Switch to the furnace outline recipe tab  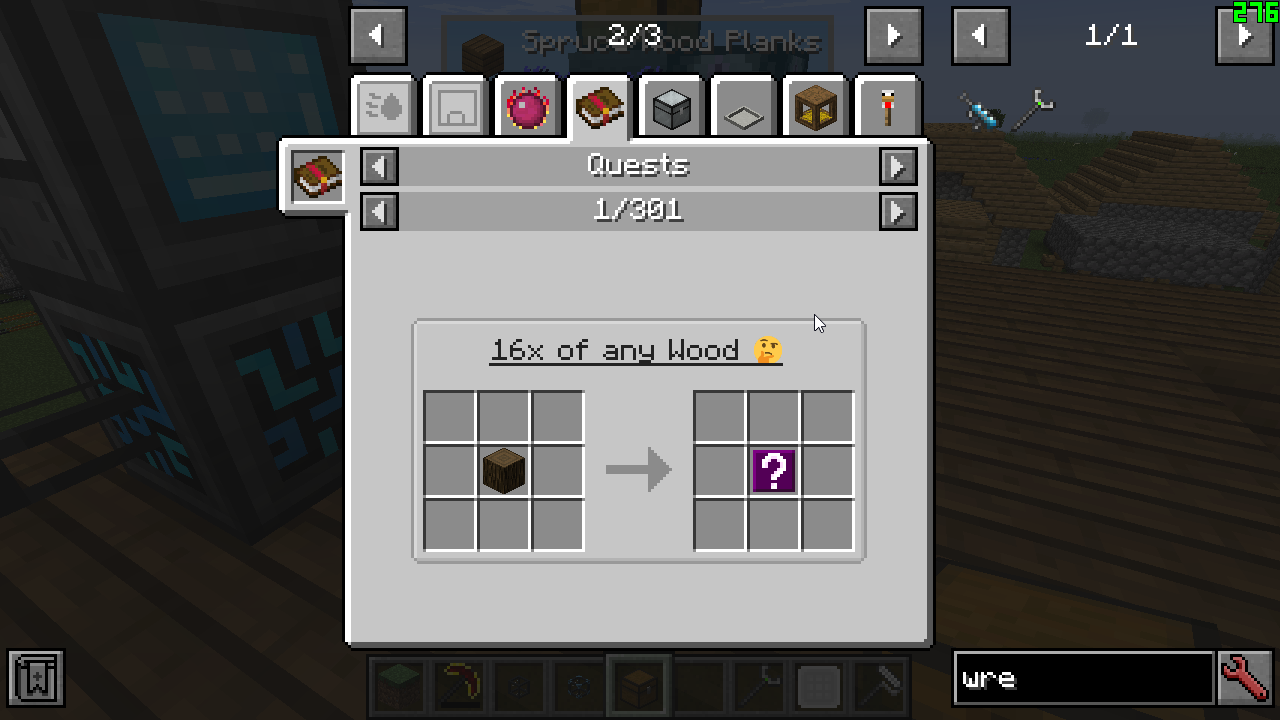(456, 107)
